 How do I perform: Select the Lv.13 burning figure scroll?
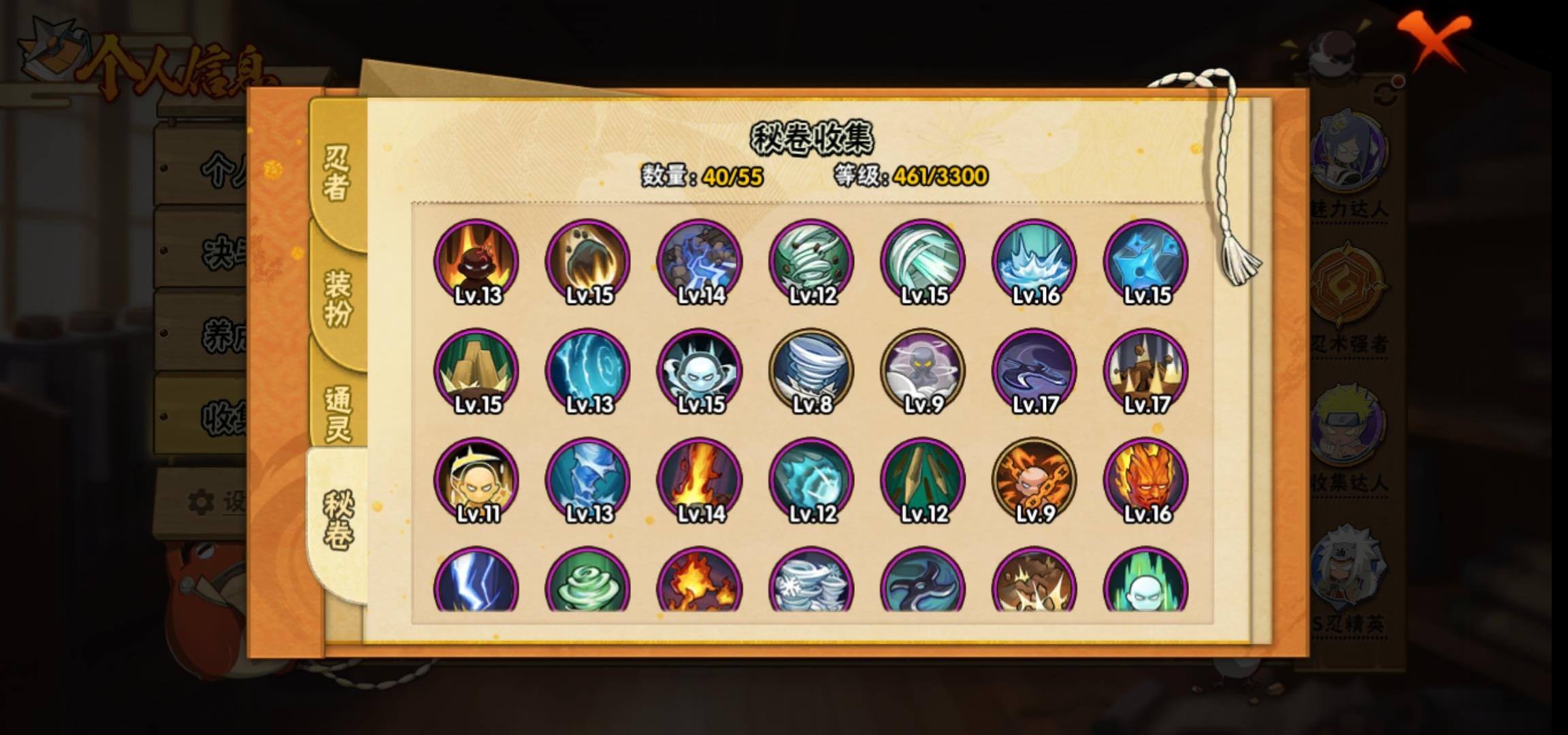476,262
